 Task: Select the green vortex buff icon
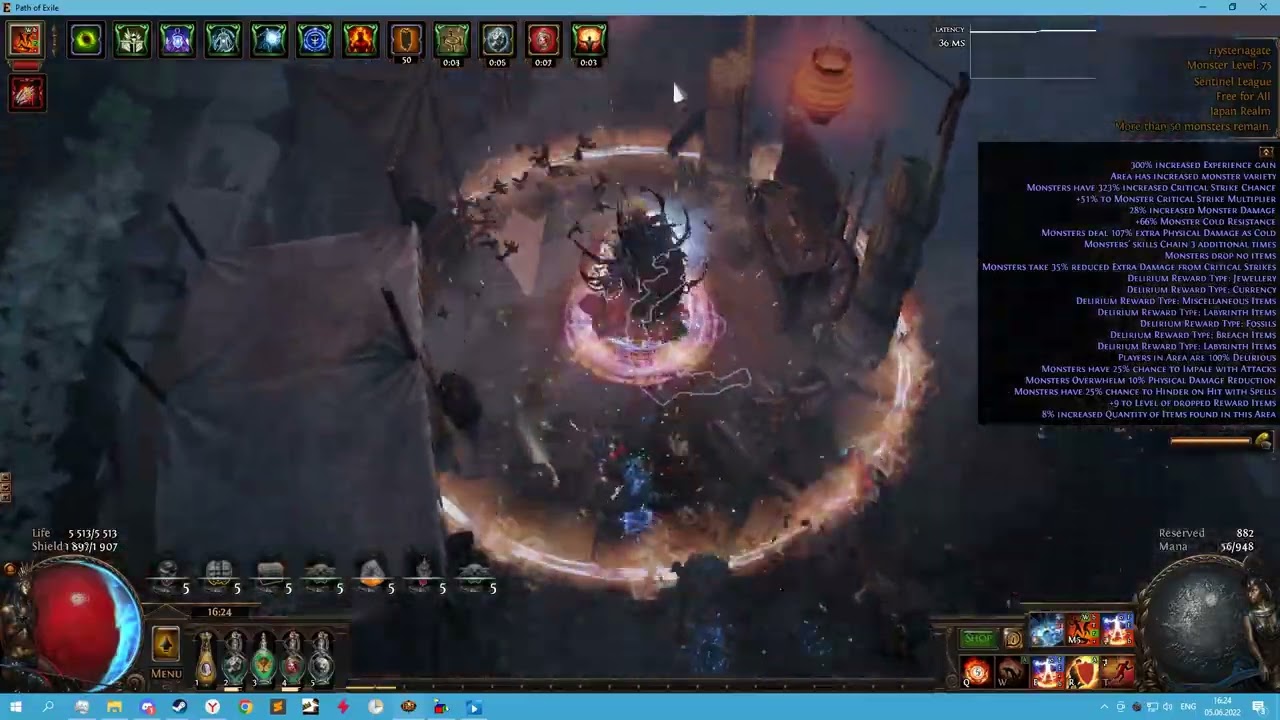tap(86, 40)
